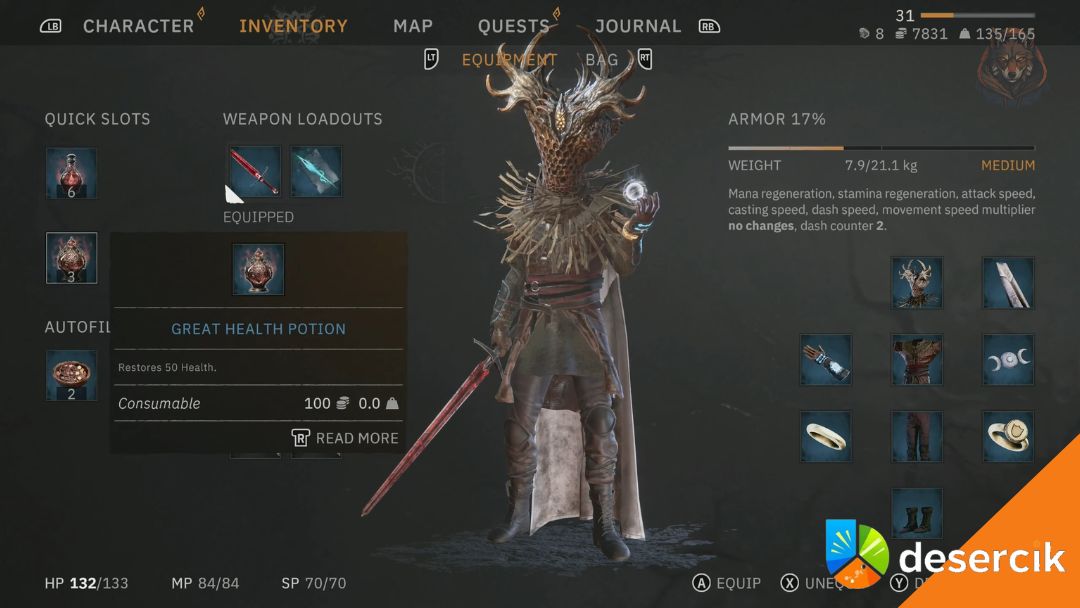Select the cyan blade weapon loadout
The width and height of the screenshot is (1080, 608).
316,171
